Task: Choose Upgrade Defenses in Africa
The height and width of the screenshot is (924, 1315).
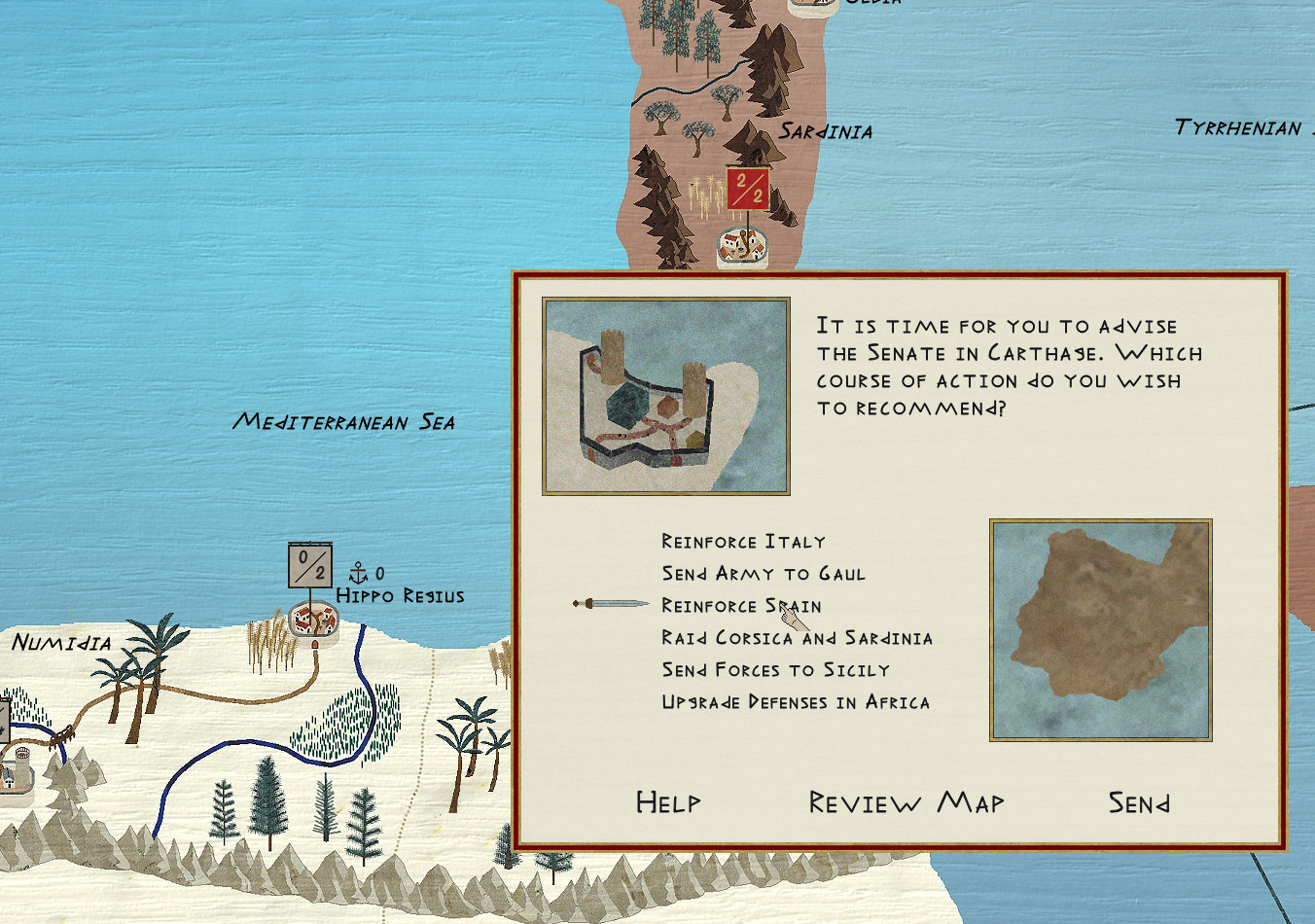Action: click(x=796, y=702)
